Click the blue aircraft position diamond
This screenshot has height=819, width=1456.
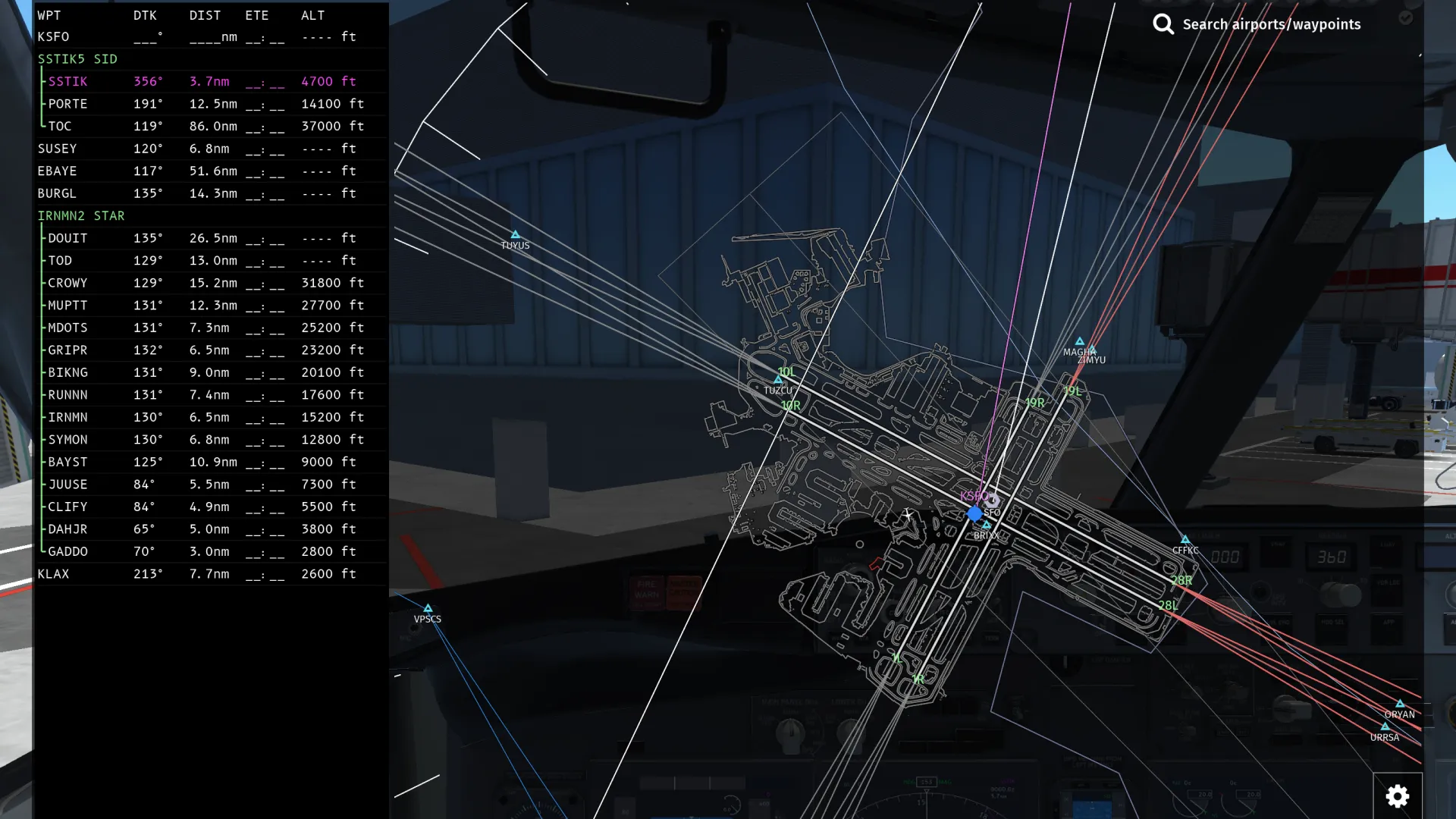coord(974,514)
